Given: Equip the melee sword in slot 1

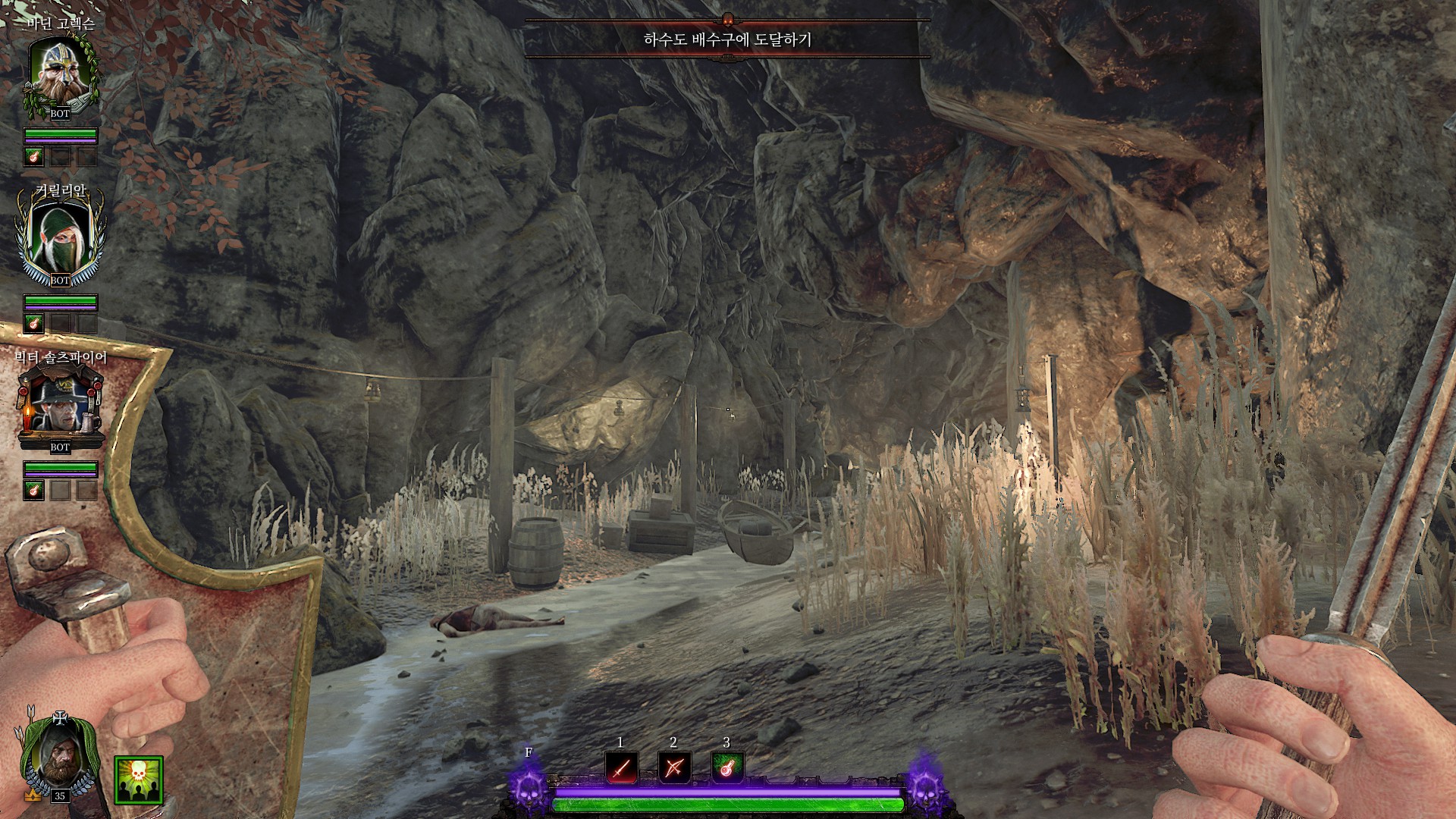Looking at the screenshot, I should click(620, 768).
